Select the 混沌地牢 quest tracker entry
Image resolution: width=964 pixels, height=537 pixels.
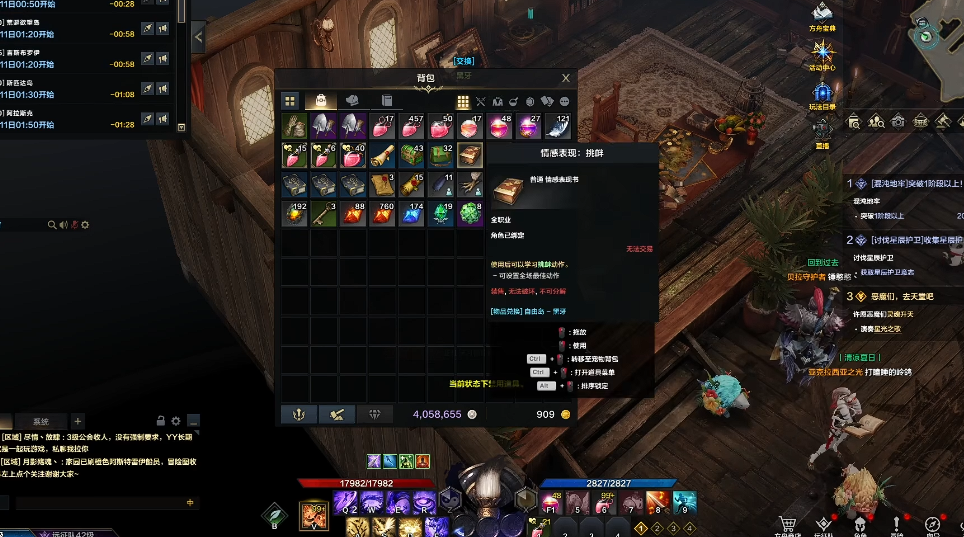pos(905,184)
